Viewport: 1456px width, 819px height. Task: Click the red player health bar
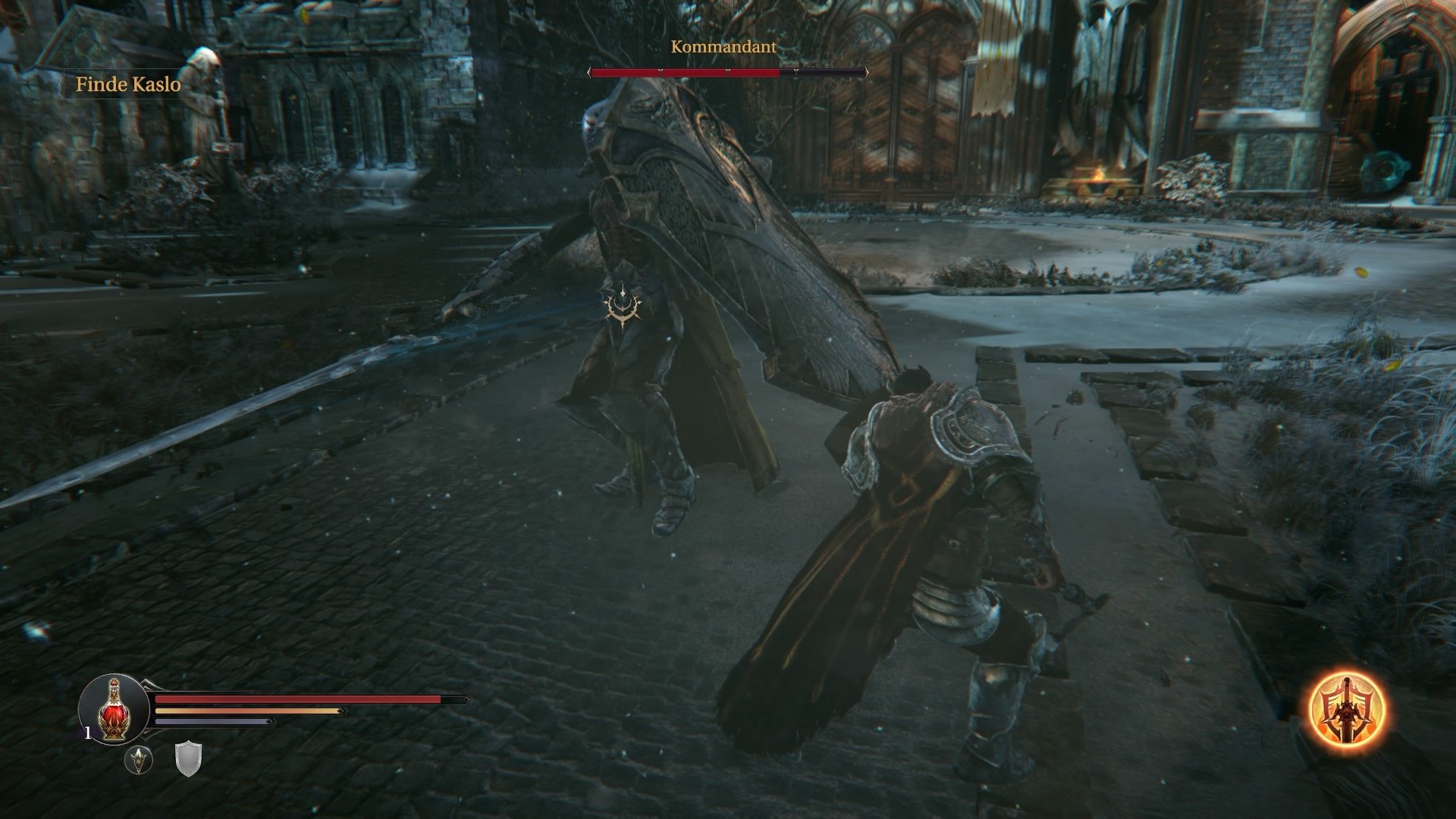coord(296,699)
